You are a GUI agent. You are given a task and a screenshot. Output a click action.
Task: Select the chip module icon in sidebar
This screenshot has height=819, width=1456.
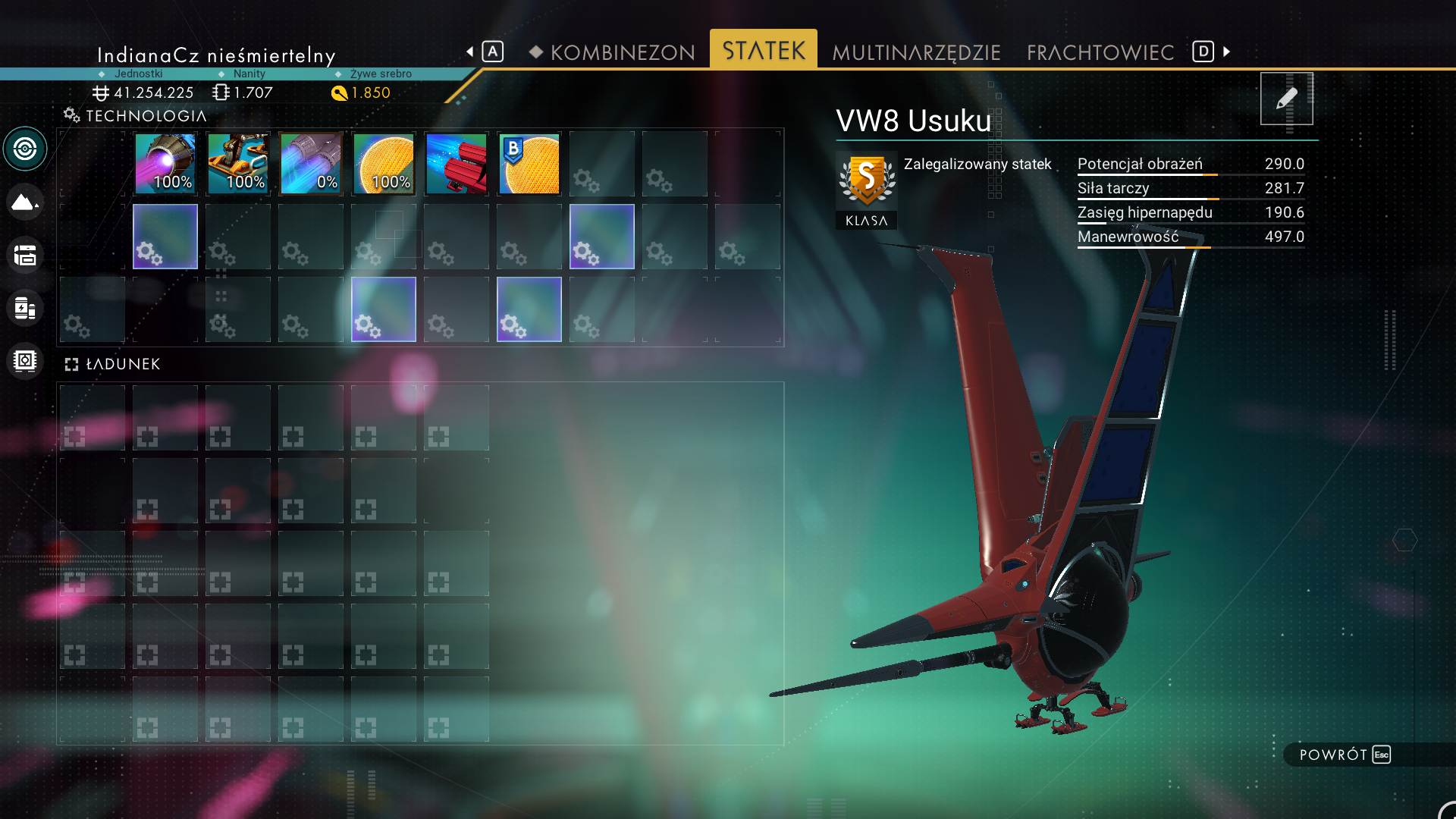point(25,361)
